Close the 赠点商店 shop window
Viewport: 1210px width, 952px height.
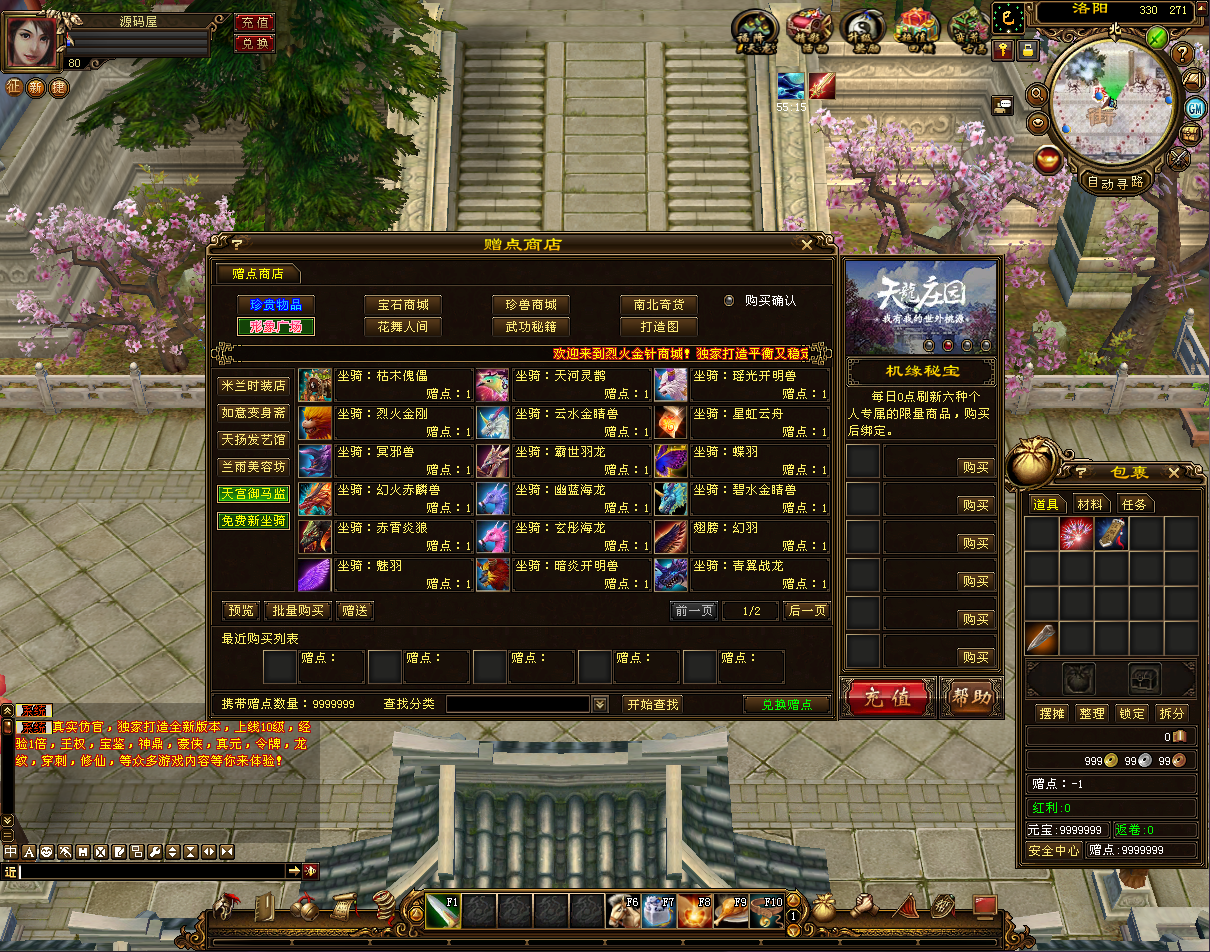click(807, 244)
